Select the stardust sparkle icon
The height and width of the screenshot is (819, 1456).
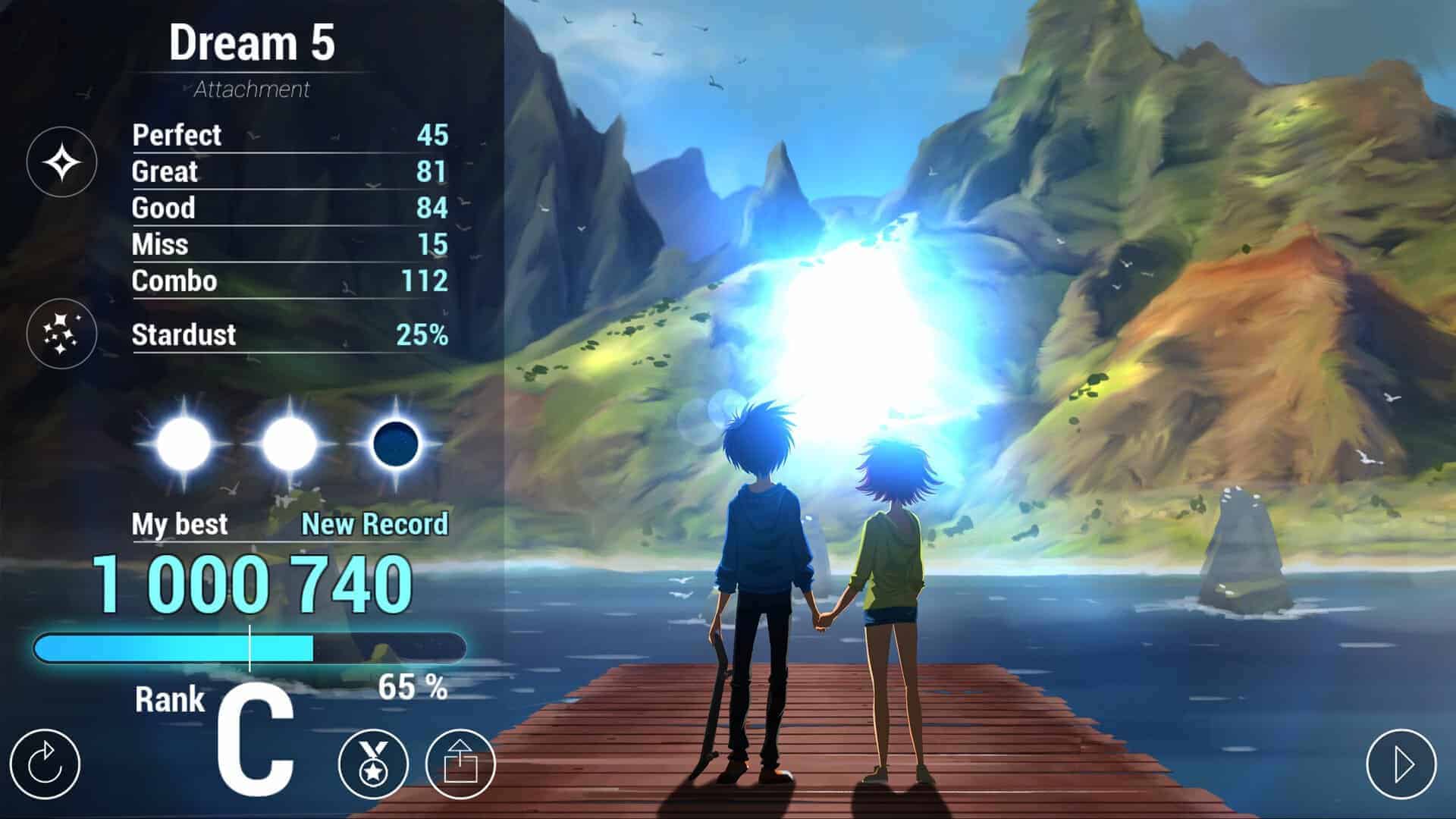[x=61, y=334]
